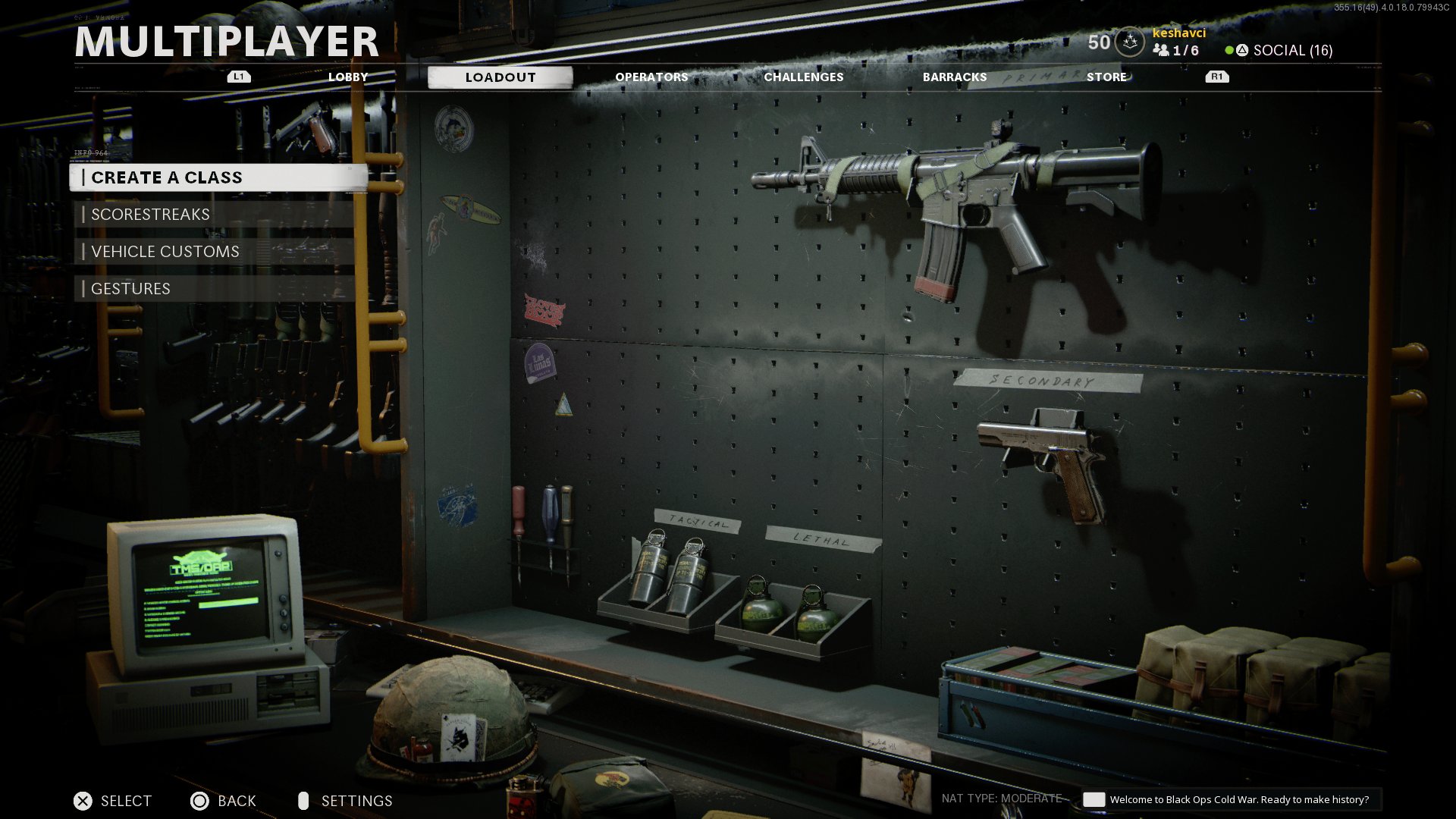1456x819 pixels.
Task: Open the Barracks tab
Action: [955, 77]
